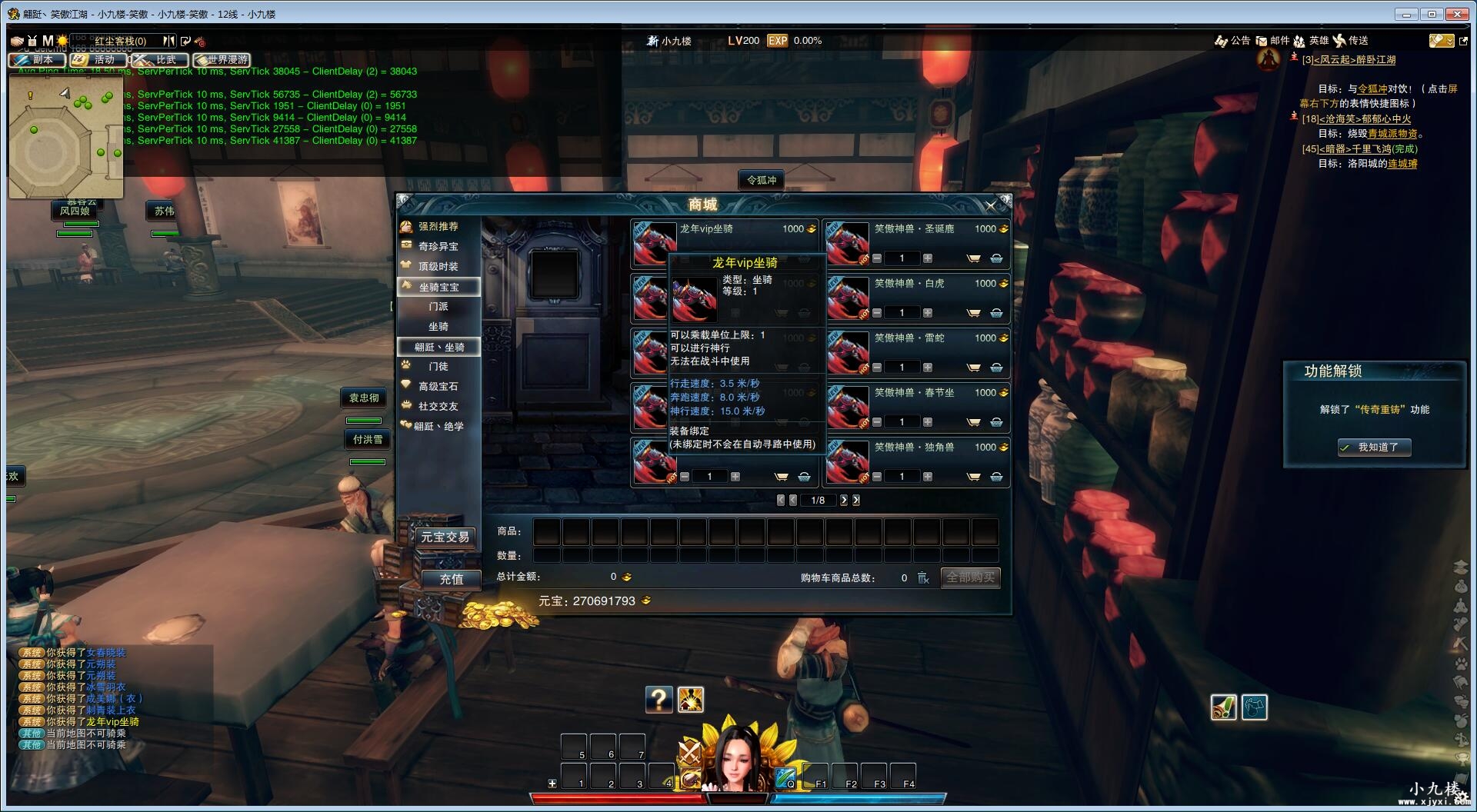Viewport: 1477px width, 812px height.
Task: Close the game window
Action: (x=1457, y=14)
